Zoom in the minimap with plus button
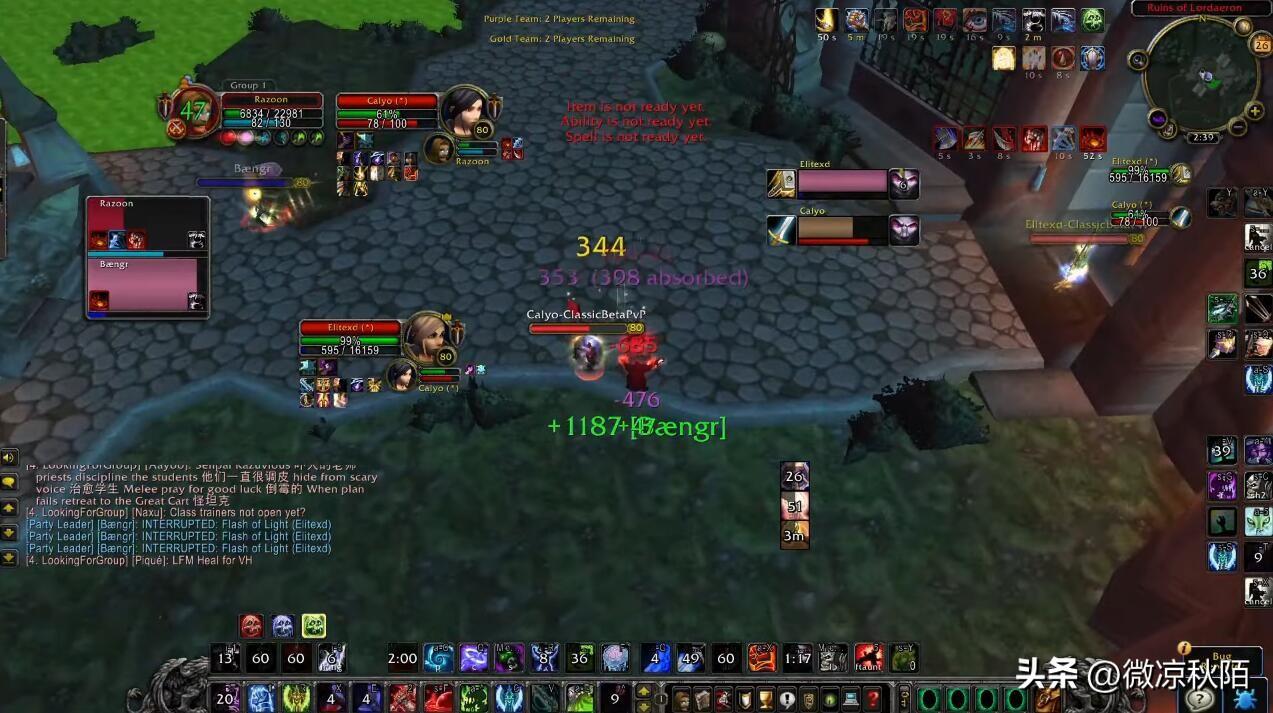This screenshot has width=1273, height=713. [1254, 111]
